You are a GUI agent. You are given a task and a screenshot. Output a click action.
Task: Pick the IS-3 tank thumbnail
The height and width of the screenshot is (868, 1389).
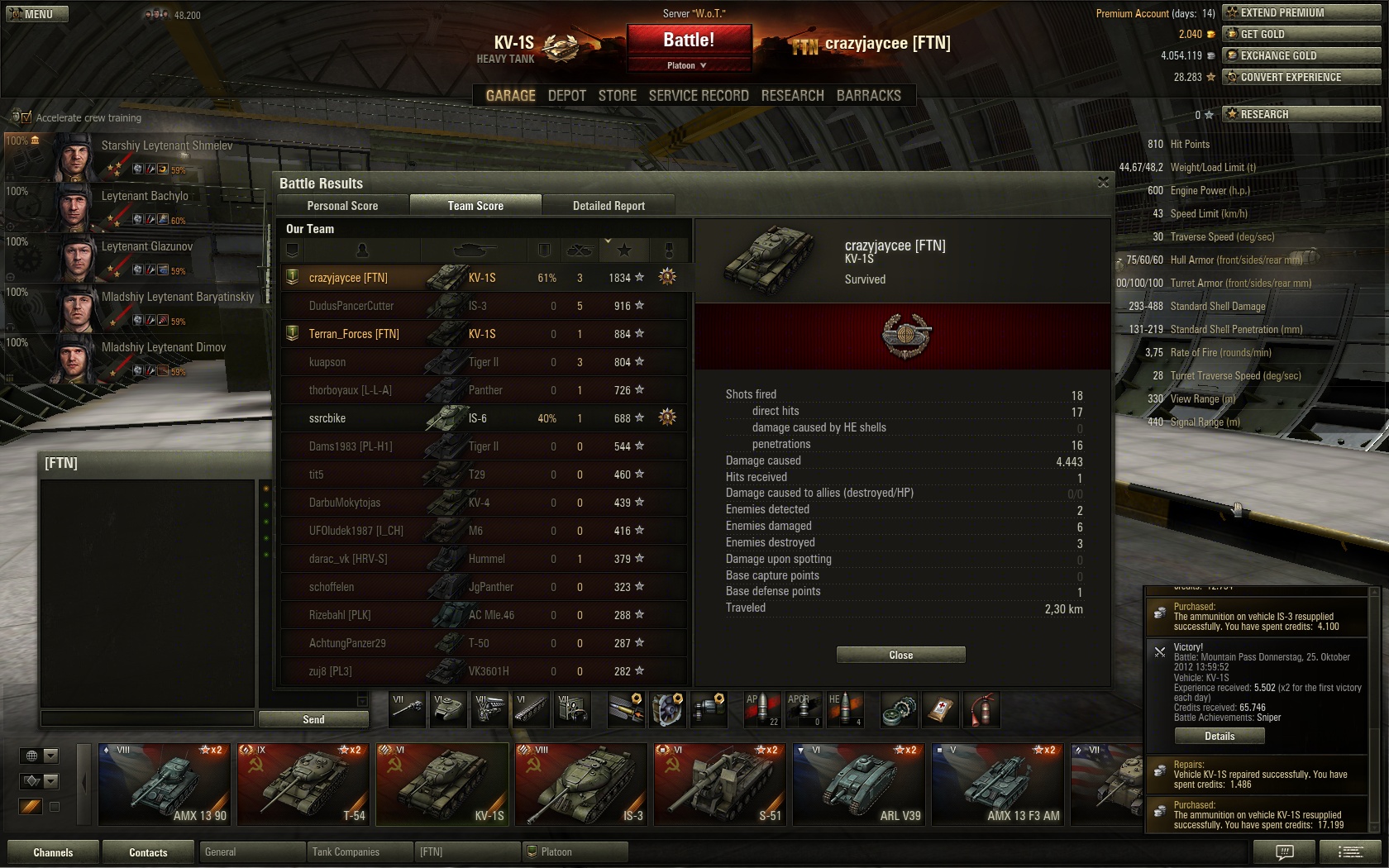[581, 784]
